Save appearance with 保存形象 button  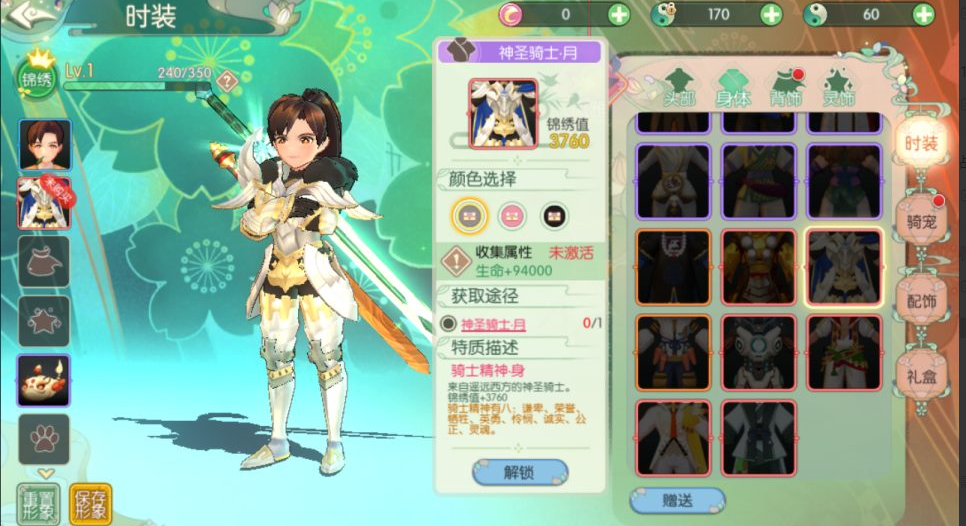91,503
